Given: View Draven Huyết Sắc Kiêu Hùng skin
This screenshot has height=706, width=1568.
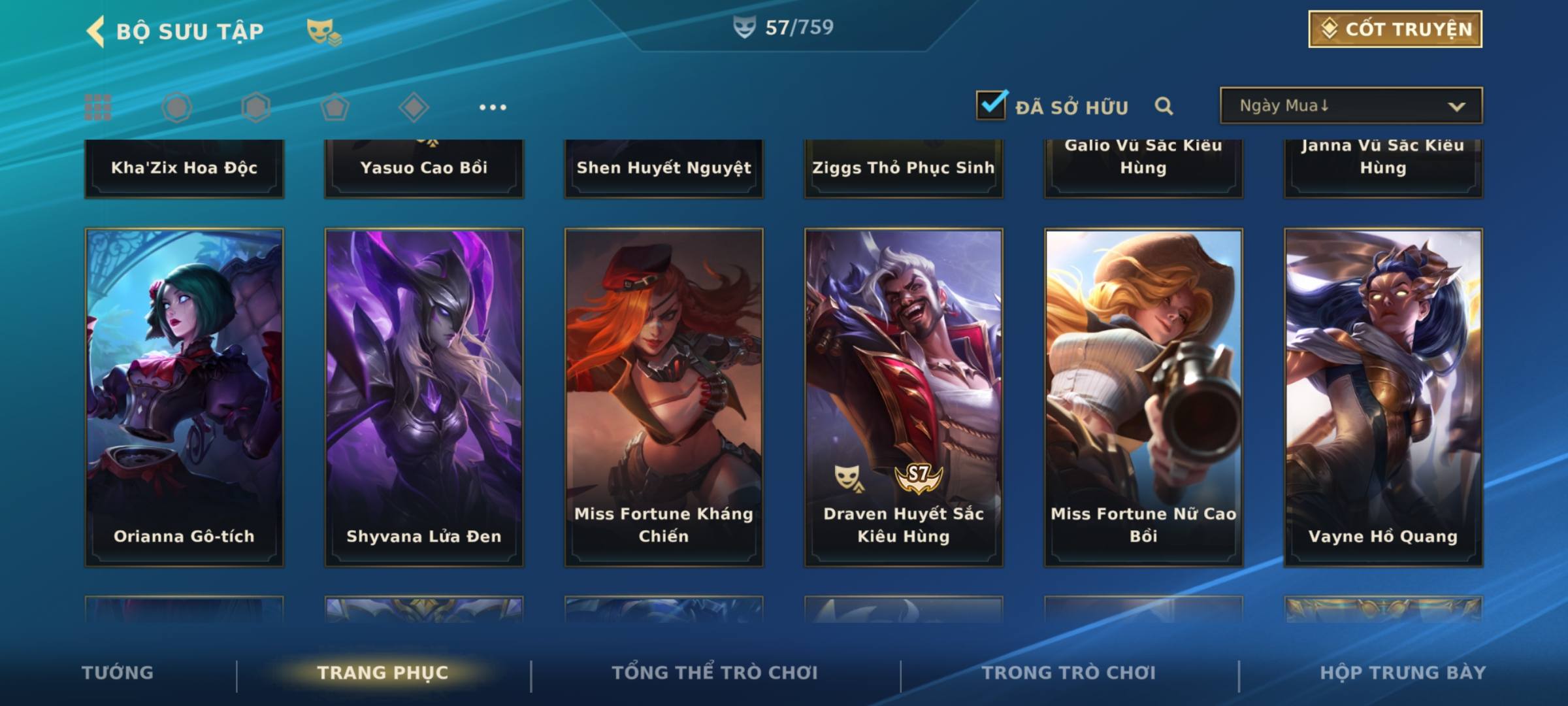Looking at the screenshot, I should click(x=904, y=397).
